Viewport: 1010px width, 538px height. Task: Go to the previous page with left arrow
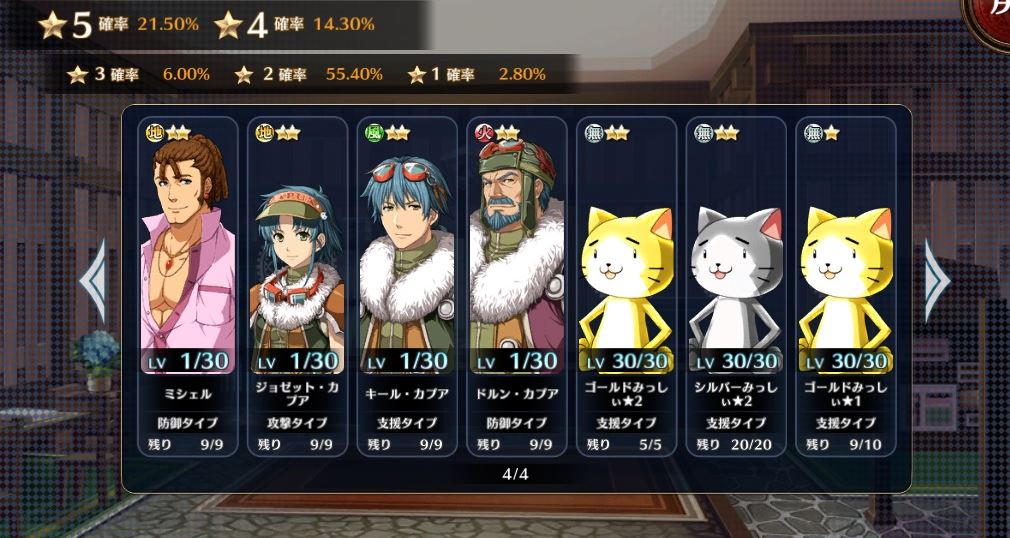click(x=93, y=281)
